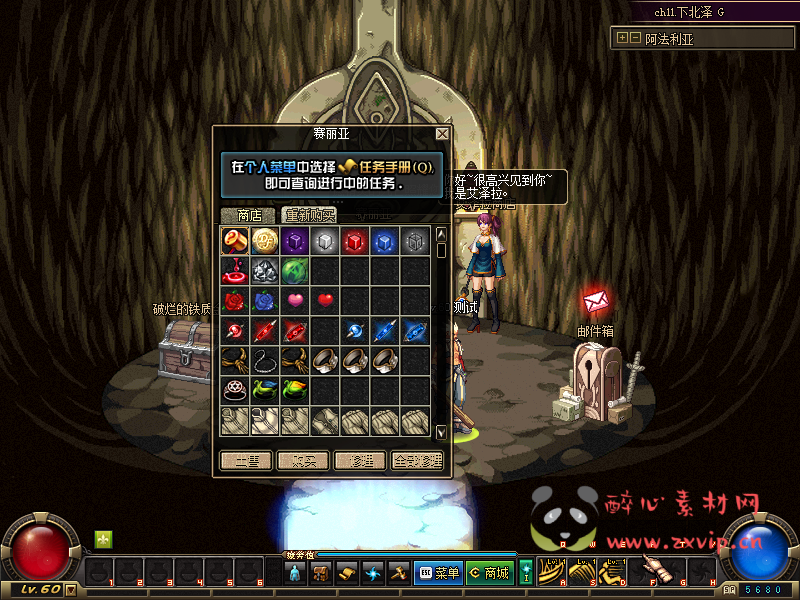The width and height of the screenshot is (800, 600).
Task: Open the 重新购买 buyback tab
Action: pyautogui.click(x=309, y=215)
